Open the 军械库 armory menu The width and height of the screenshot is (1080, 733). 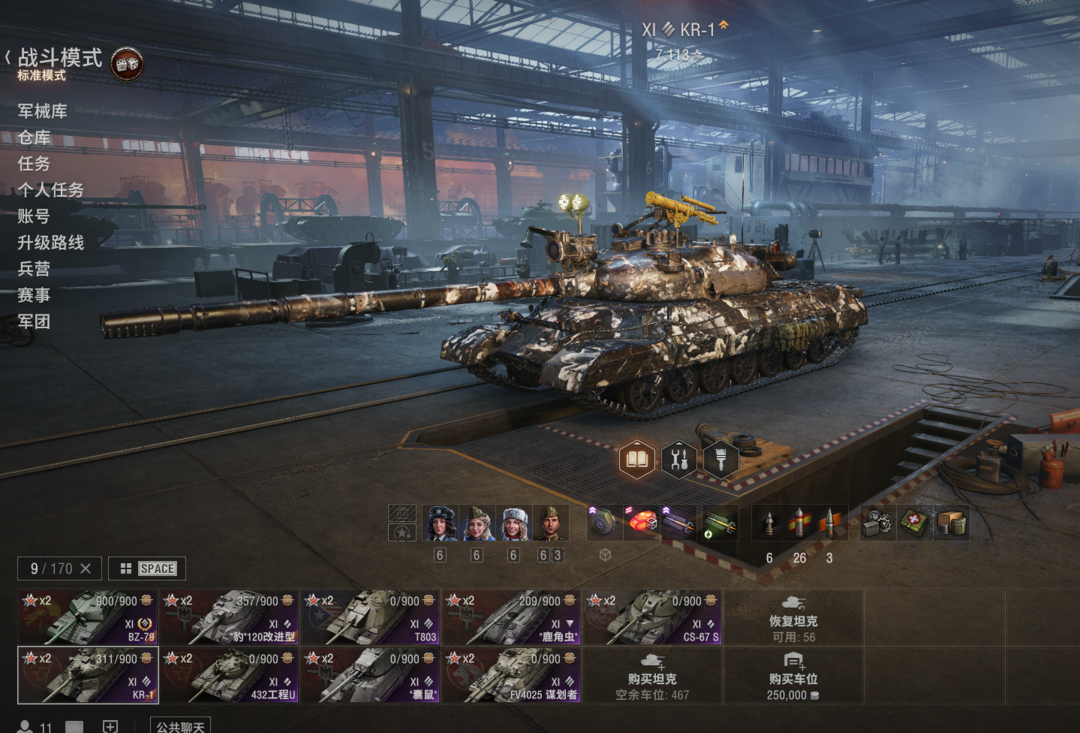tap(42, 111)
